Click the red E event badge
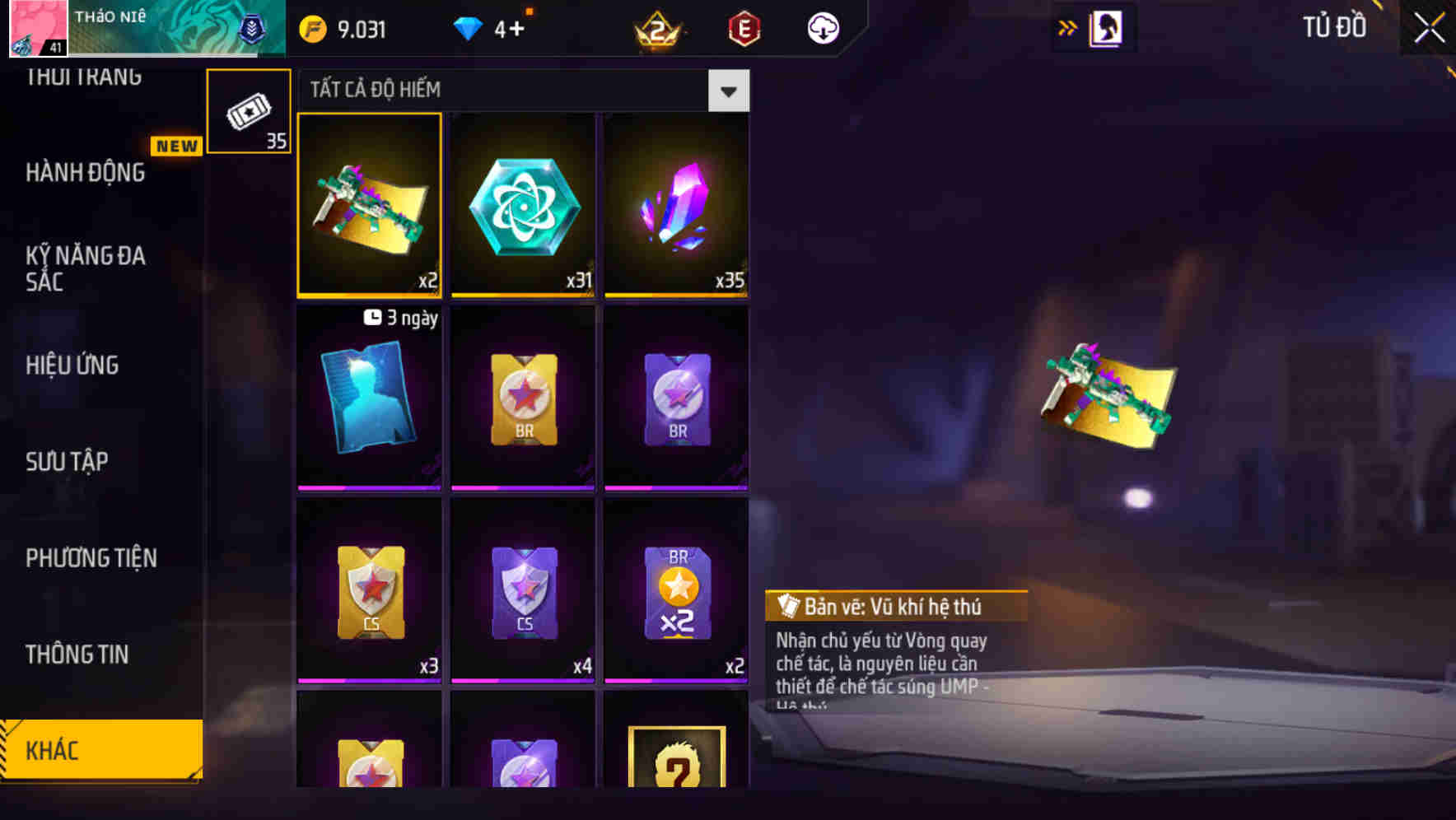The image size is (1456, 820). tap(745, 27)
